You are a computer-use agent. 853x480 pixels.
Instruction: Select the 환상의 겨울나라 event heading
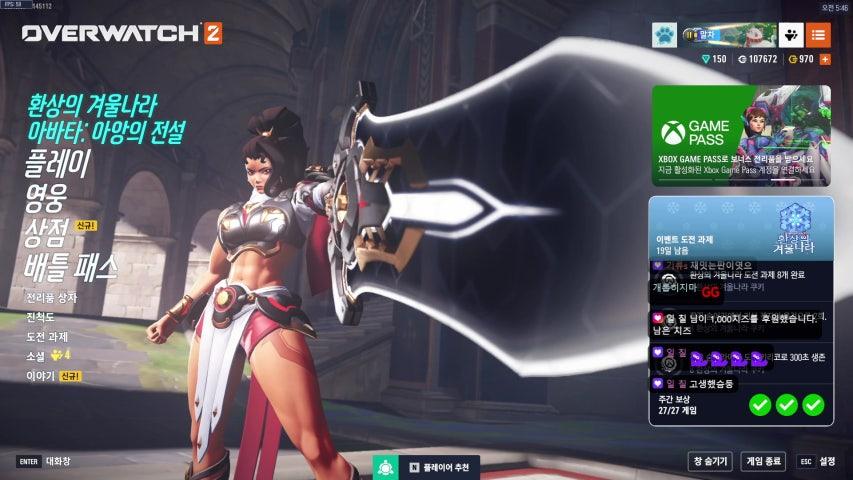92,105
